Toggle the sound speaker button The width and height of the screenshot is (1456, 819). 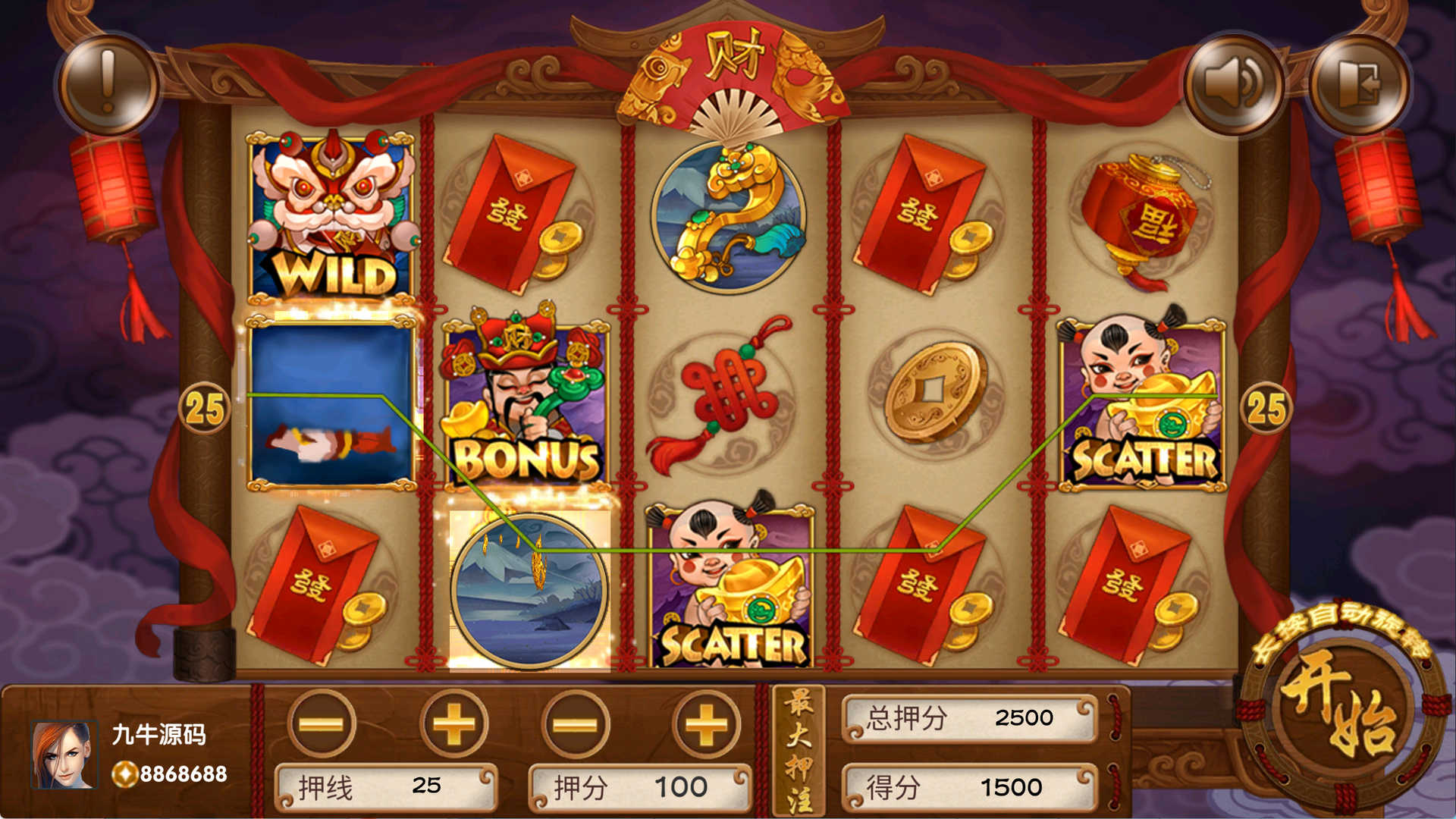coord(1234,84)
